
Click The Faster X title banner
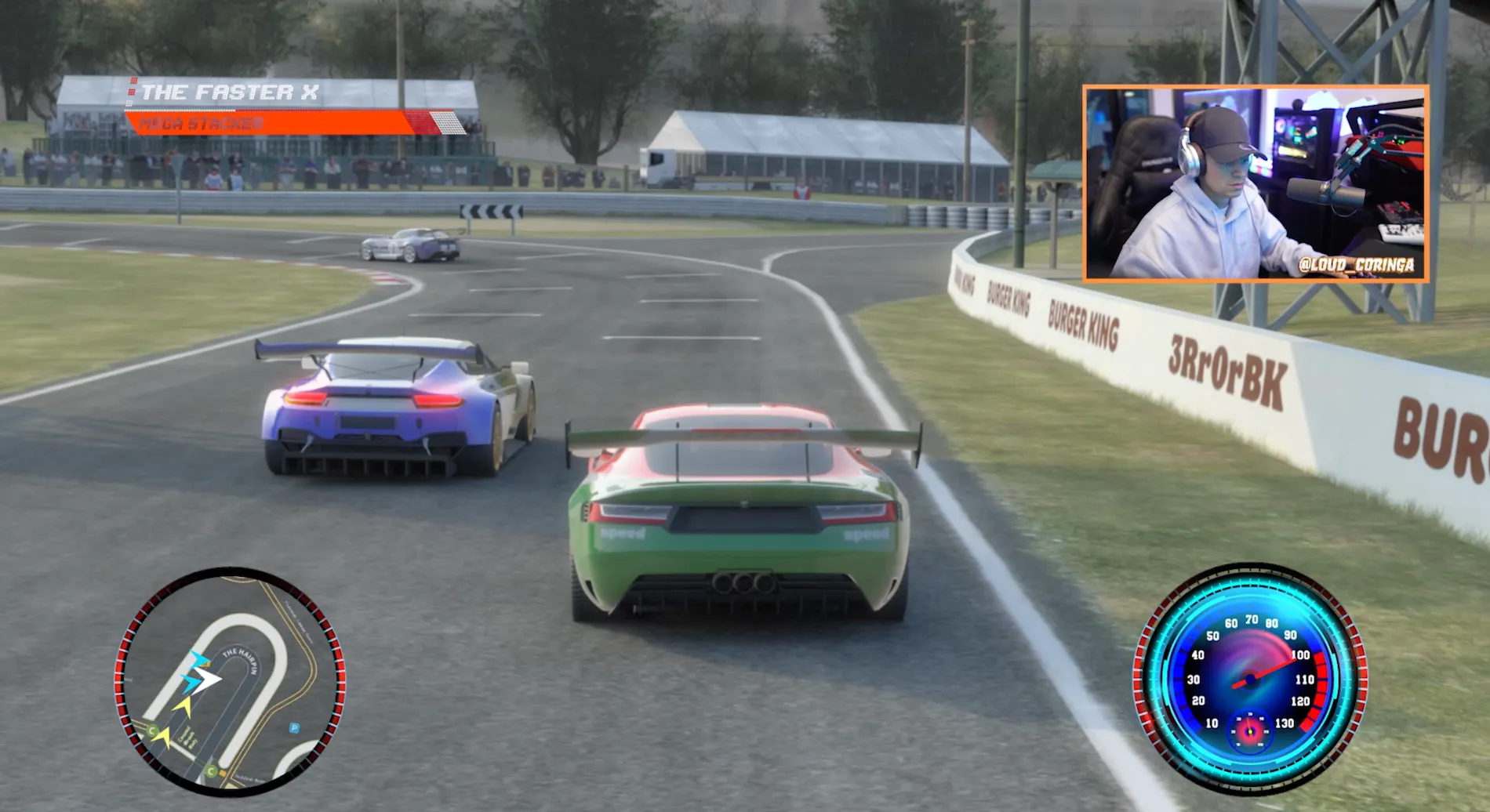click(x=230, y=92)
